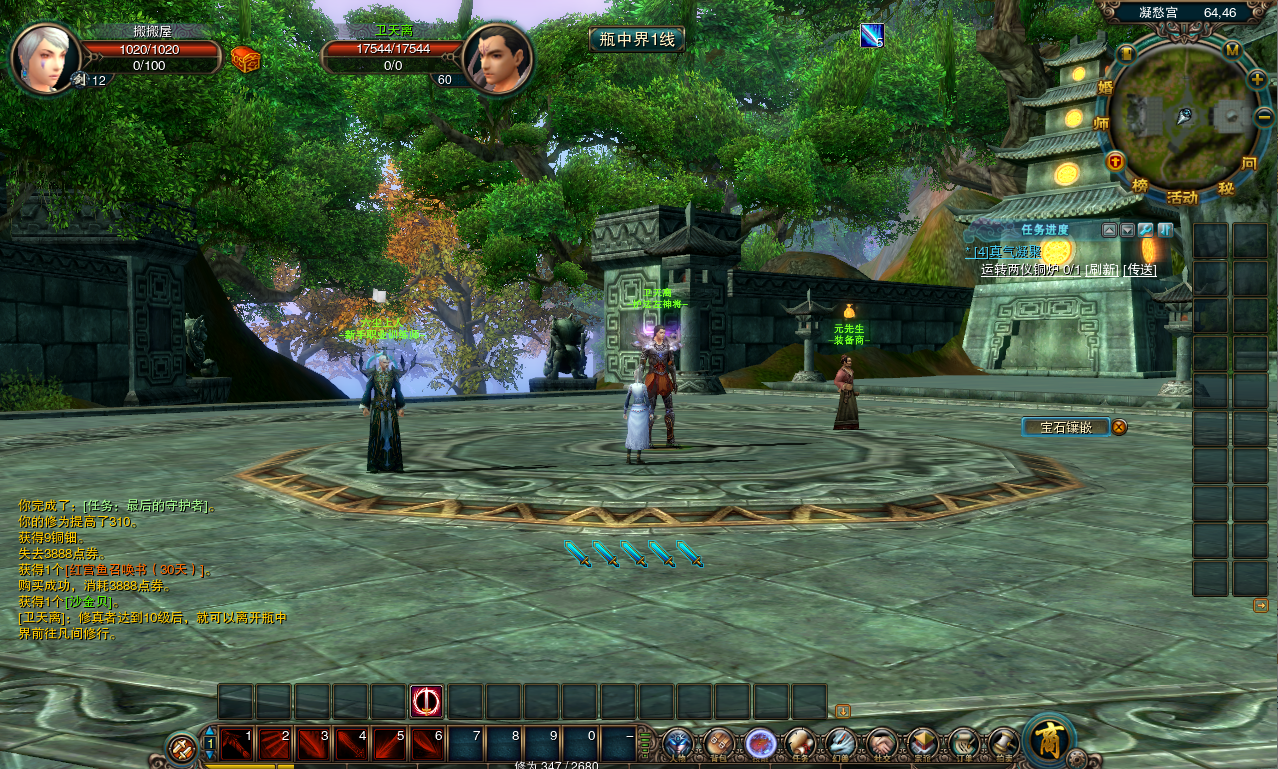
Task: Open the 人物 character panel
Action: (678, 743)
